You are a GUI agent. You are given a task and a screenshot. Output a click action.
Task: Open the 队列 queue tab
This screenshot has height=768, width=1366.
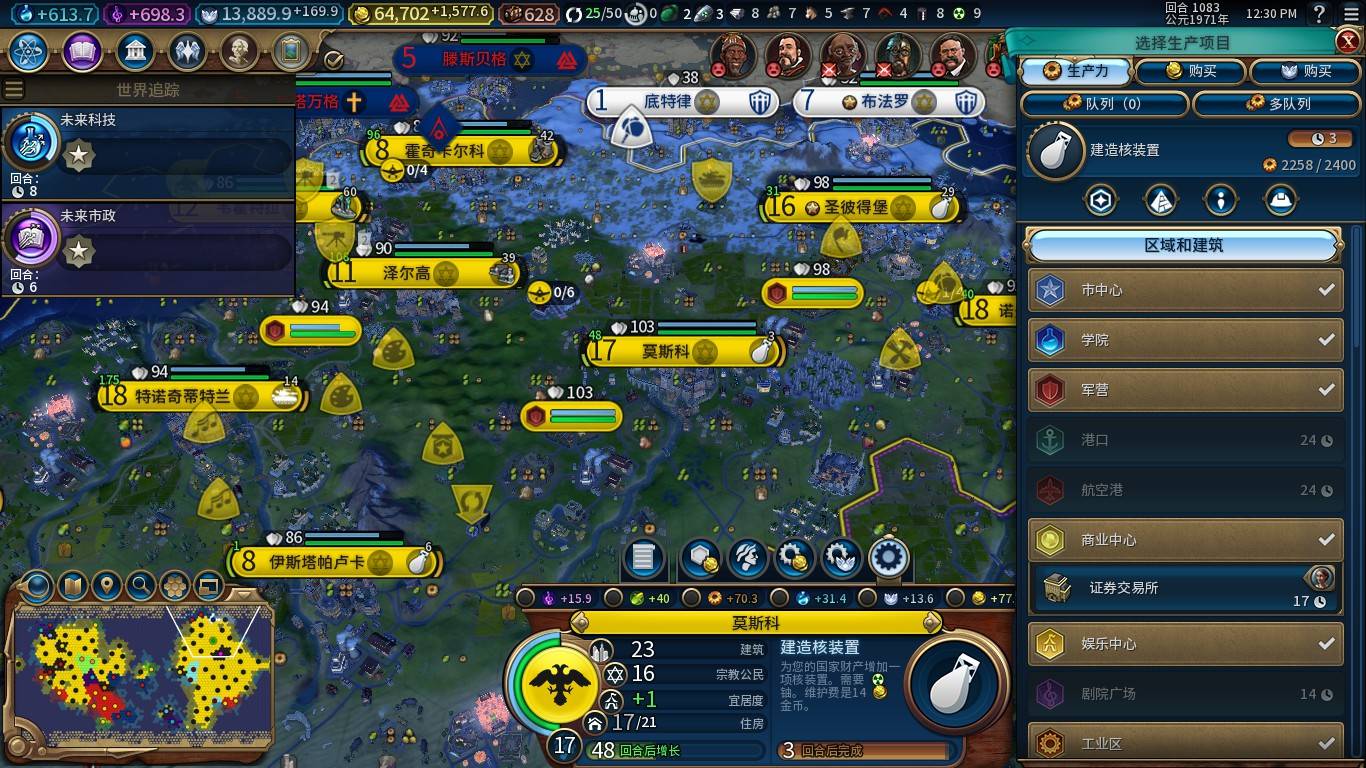click(x=1104, y=104)
